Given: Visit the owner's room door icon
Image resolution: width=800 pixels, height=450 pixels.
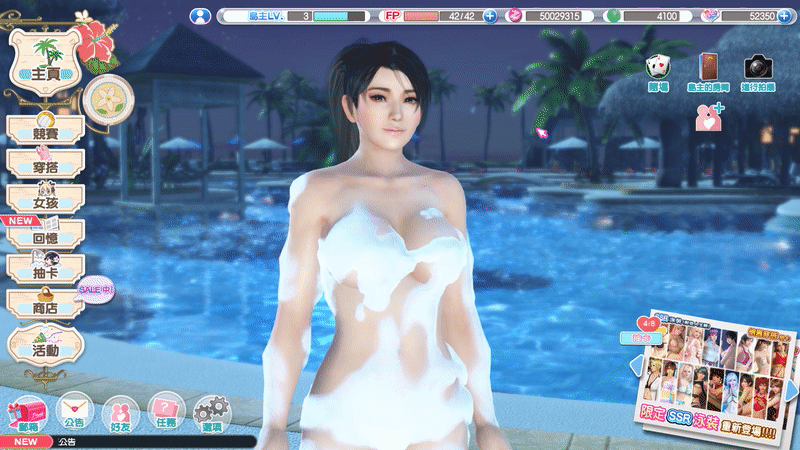Looking at the screenshot, I should point(709,70).
